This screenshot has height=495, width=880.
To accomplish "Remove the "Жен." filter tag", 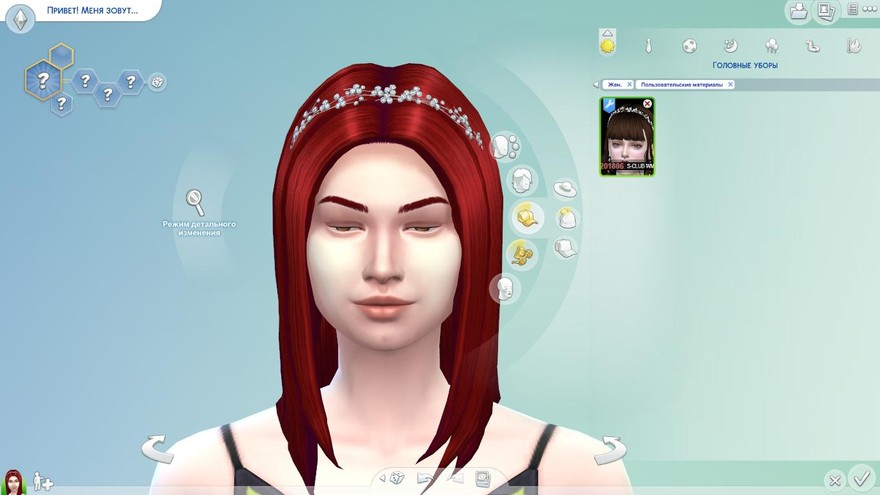I will [x=630, y=85].
